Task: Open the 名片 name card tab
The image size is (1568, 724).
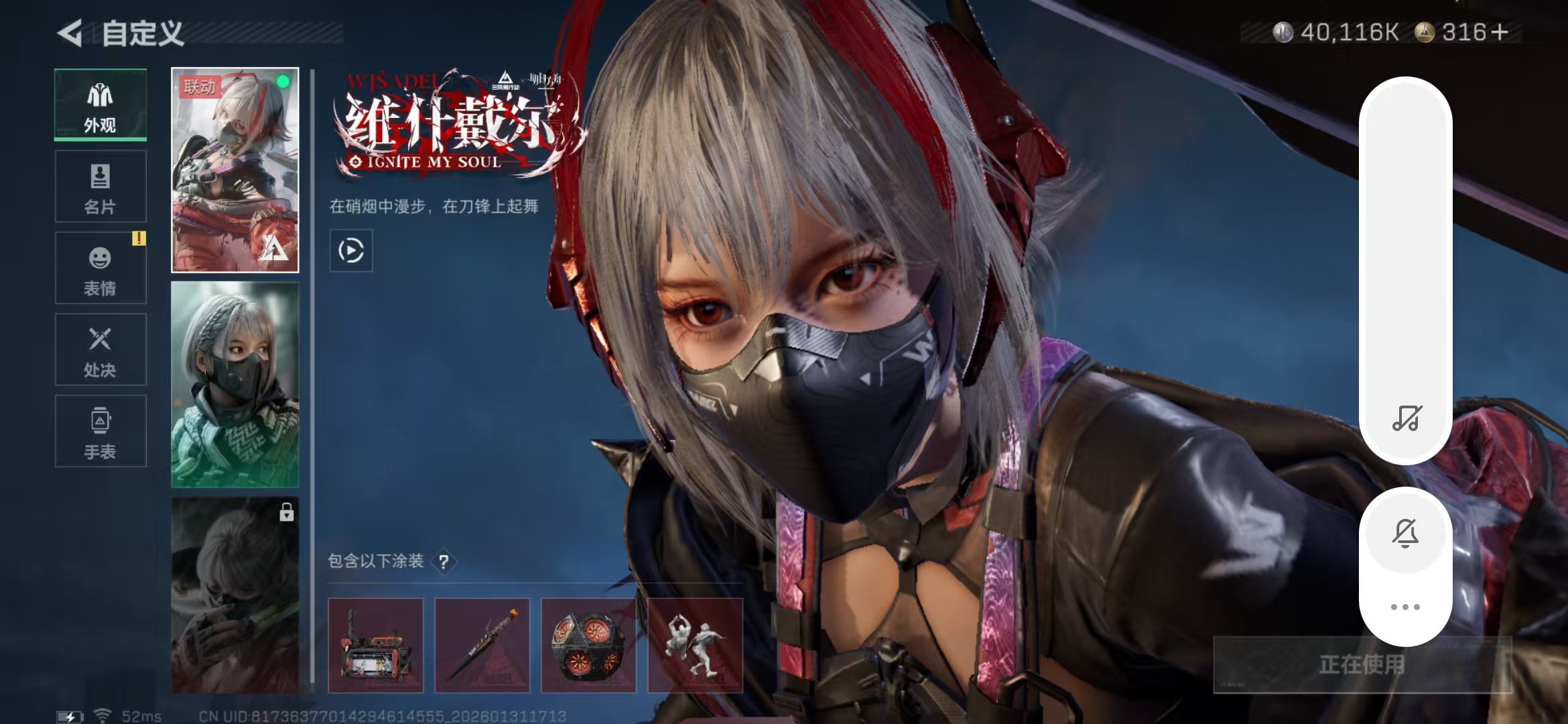Action: tap(101, 186)
